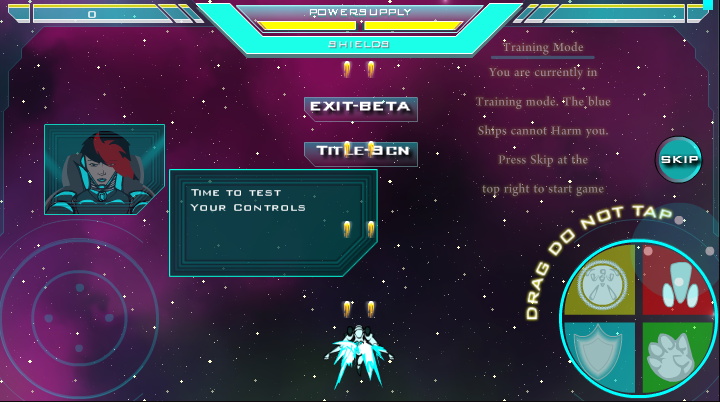The image size is (720, 402).
Task: Open the TITLE SCN button
Action: 360,152
